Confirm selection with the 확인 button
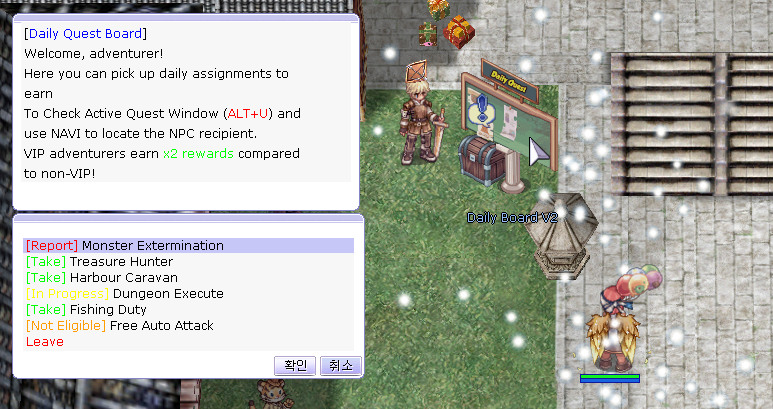The image size is (773, 409). point(296,365)
